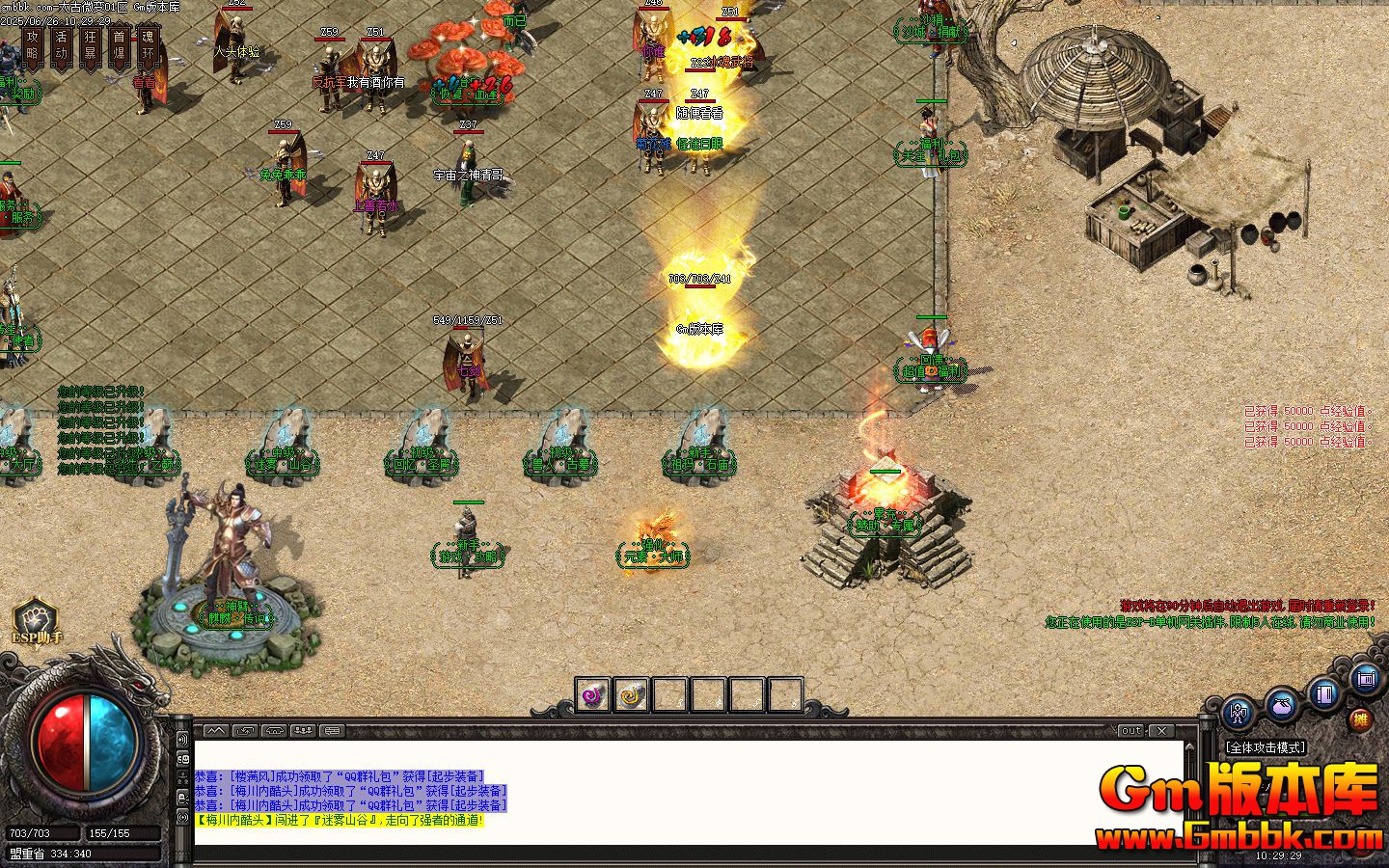The height and width of the screenshot is (868, 1389).
Task: Click the friends group icon above the chat
Action: 303,730
